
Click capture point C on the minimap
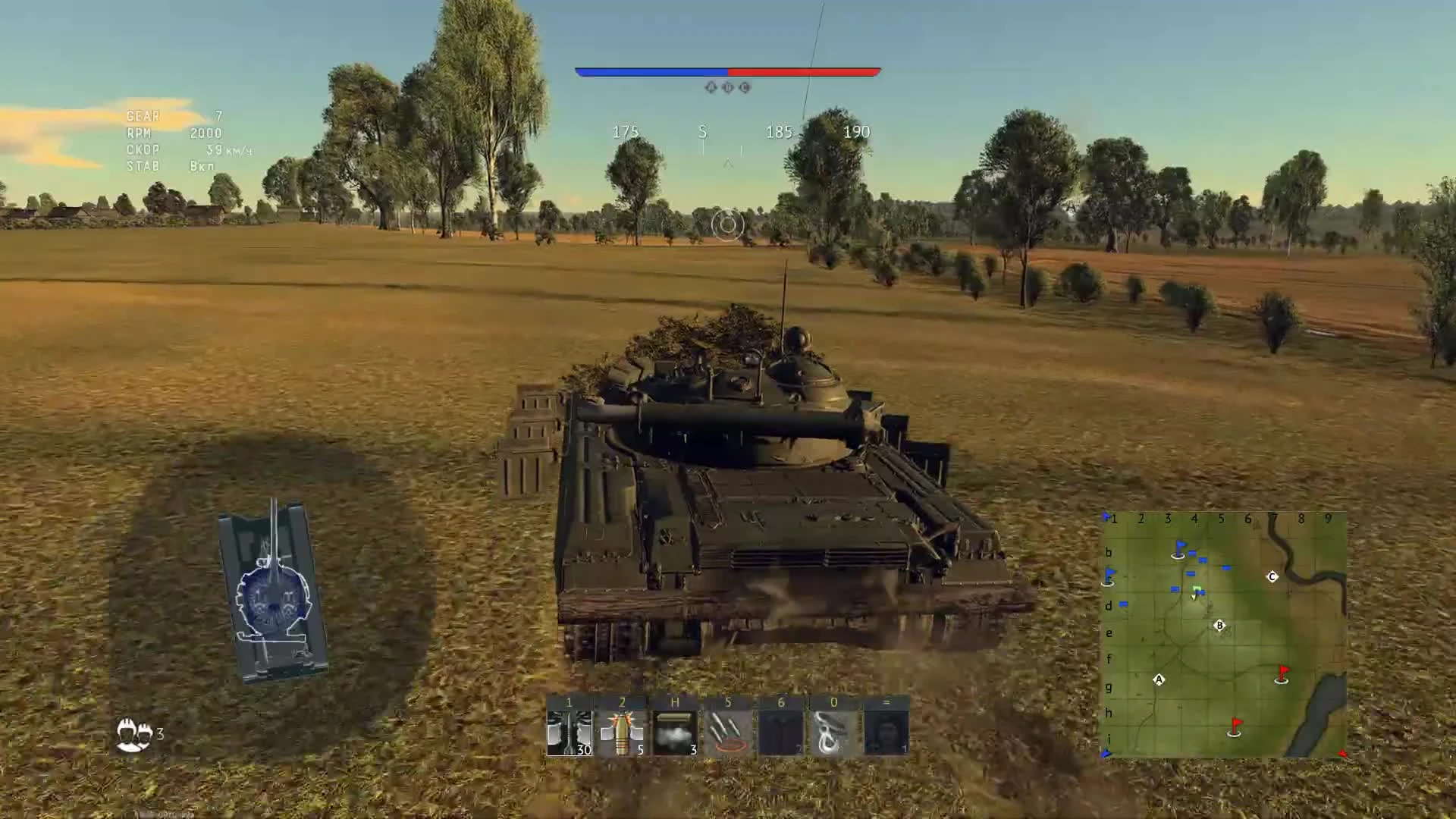pos(1272,576)
